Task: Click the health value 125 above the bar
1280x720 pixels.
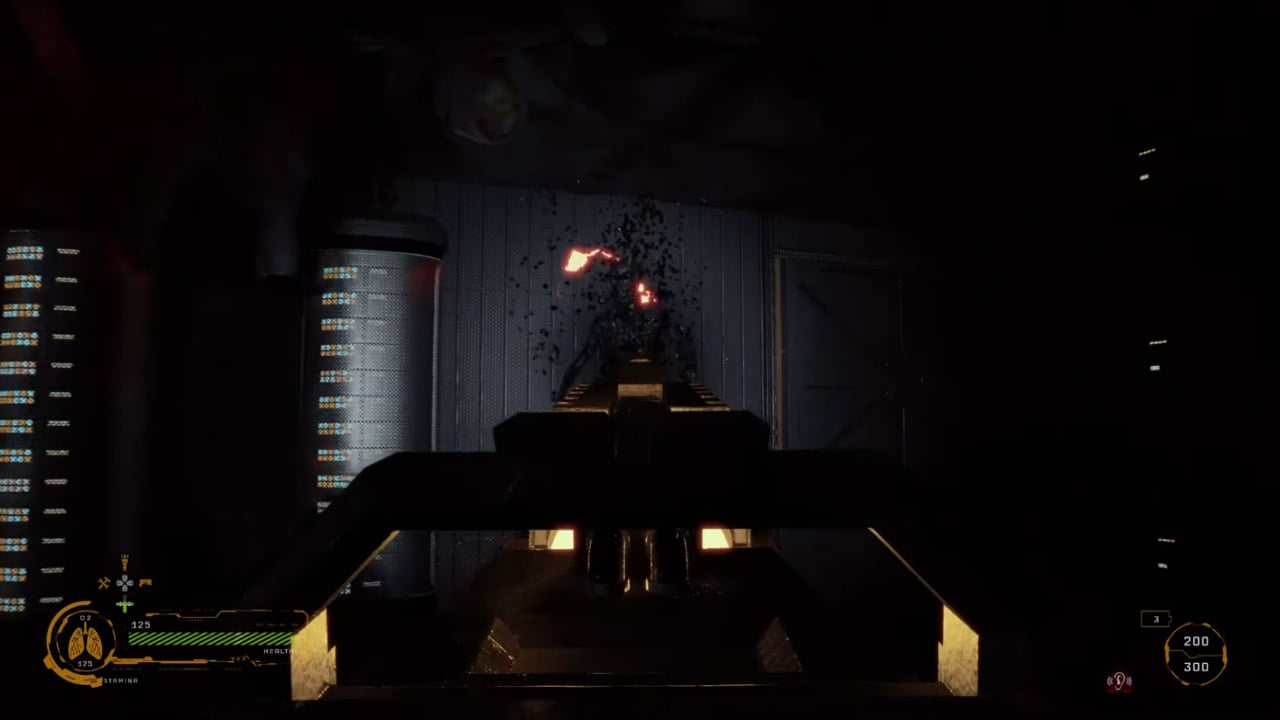Action: pos(140,626)
